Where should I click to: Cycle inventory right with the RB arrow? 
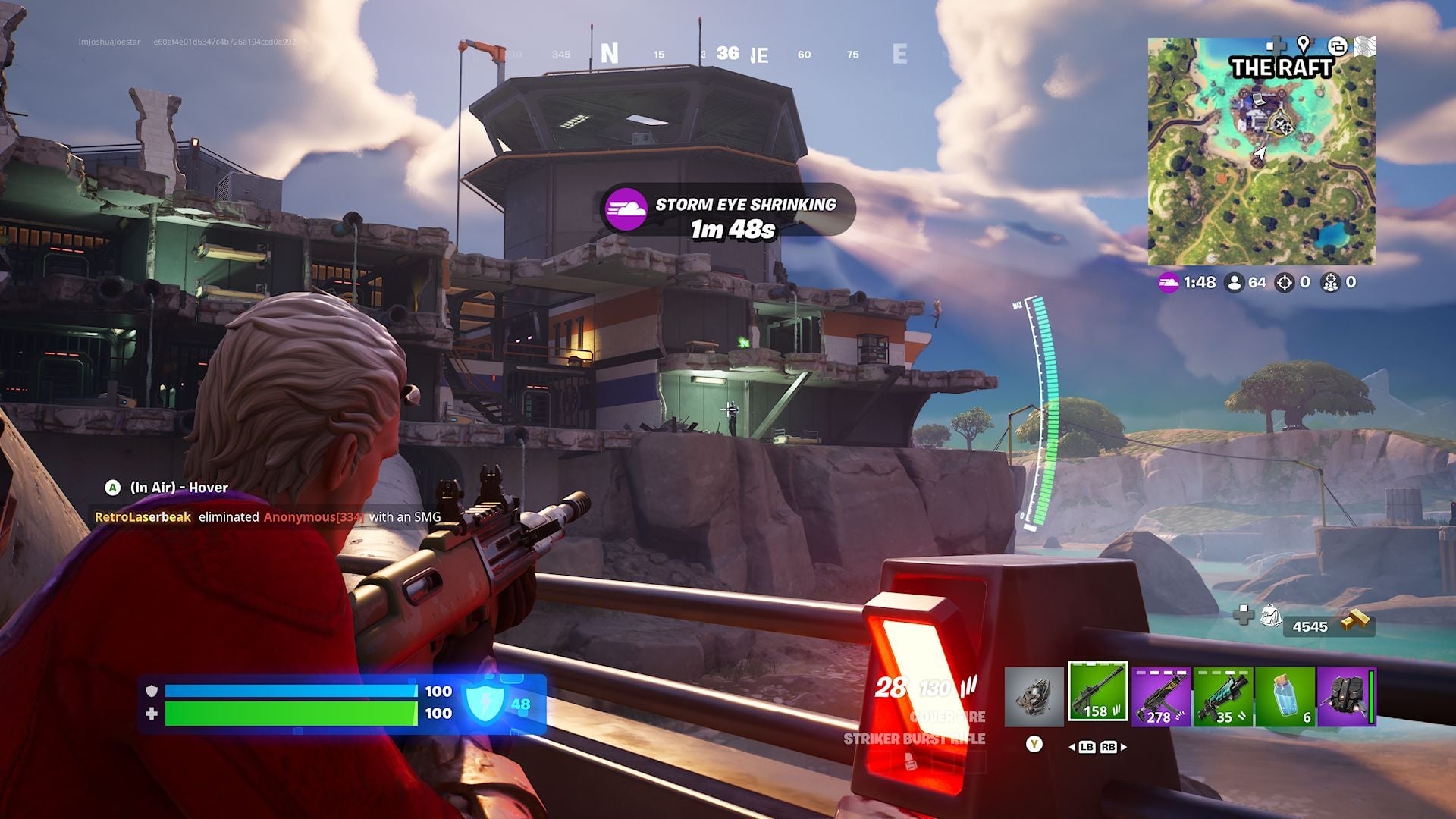pyautogui.click(x=1107, y=748)
